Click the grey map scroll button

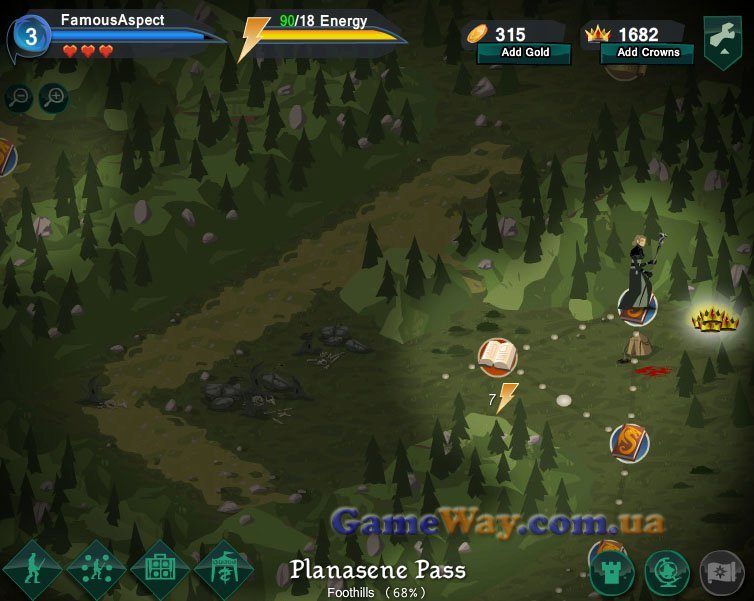coord(722,572)
